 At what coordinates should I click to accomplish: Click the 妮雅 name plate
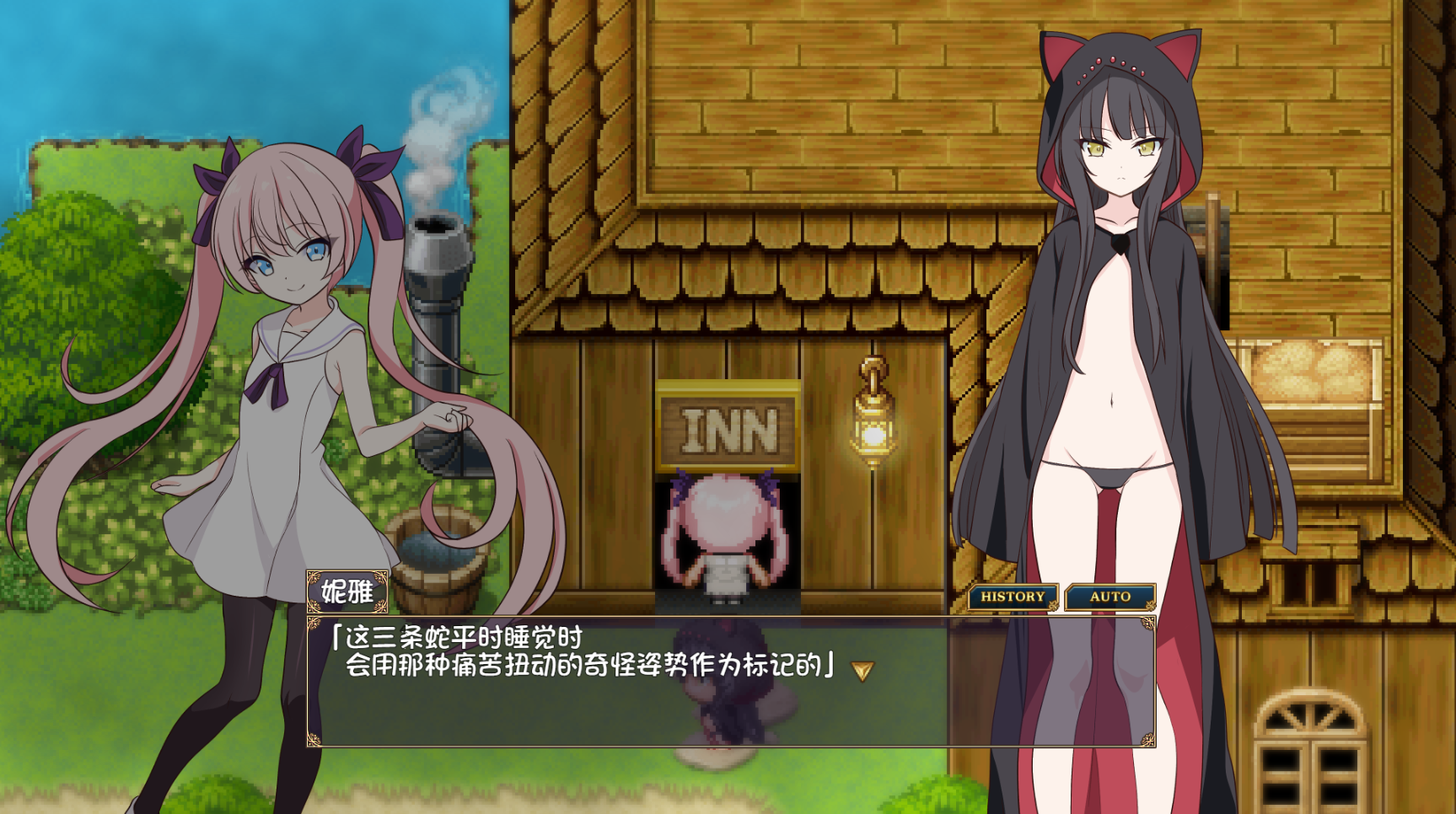346,590
